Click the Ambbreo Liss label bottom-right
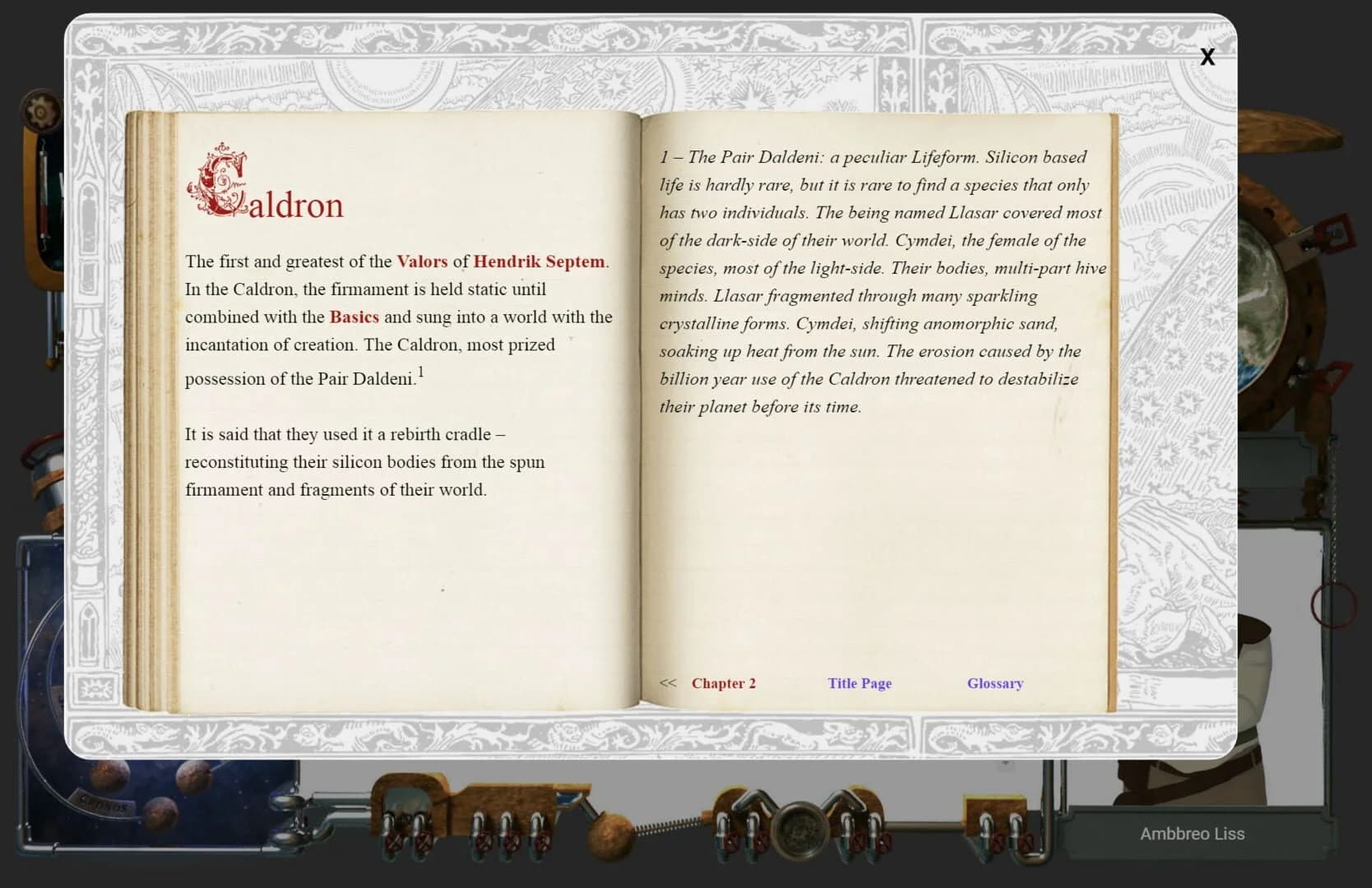This screenshot has height=888, width=1372. click(x=1193, y=834)
